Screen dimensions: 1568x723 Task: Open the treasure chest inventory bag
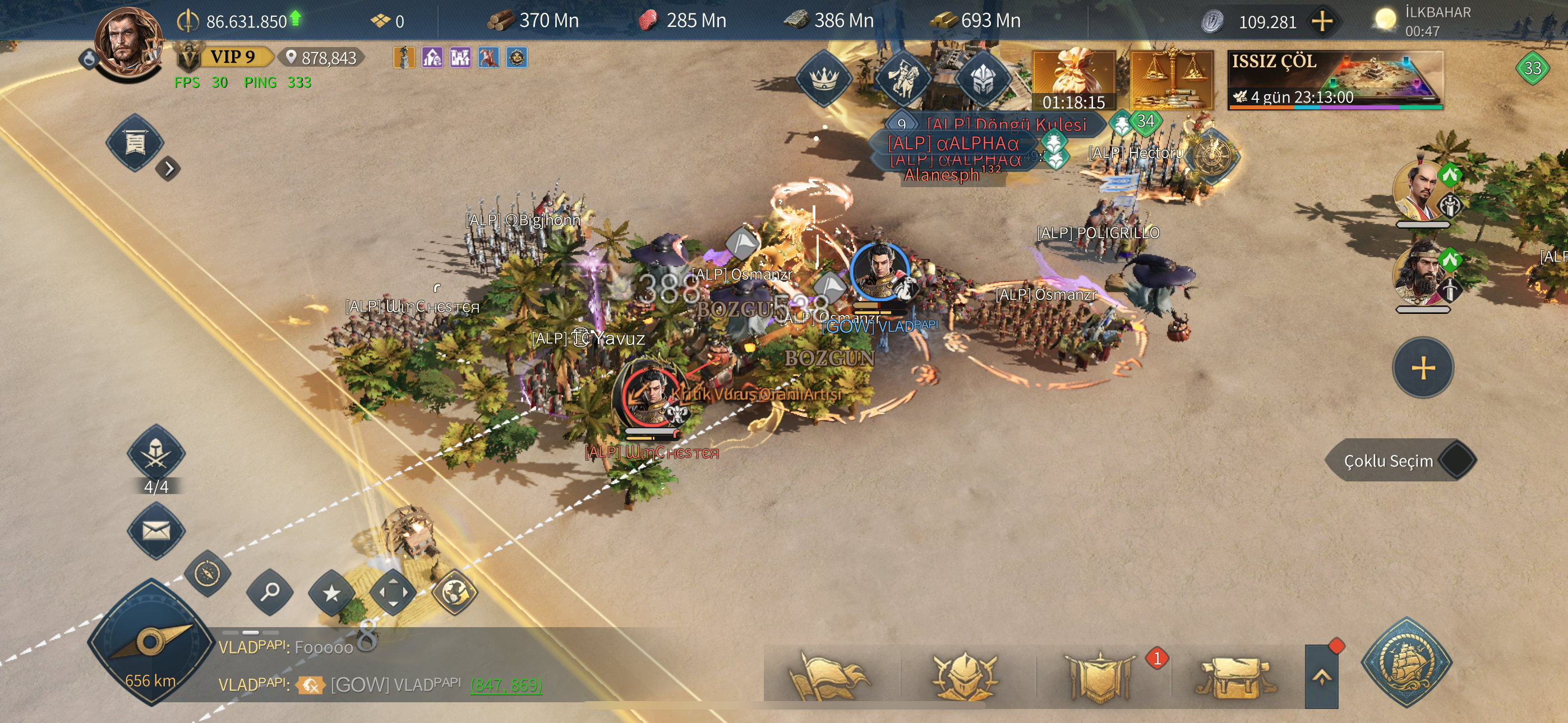coord(1234,676)
